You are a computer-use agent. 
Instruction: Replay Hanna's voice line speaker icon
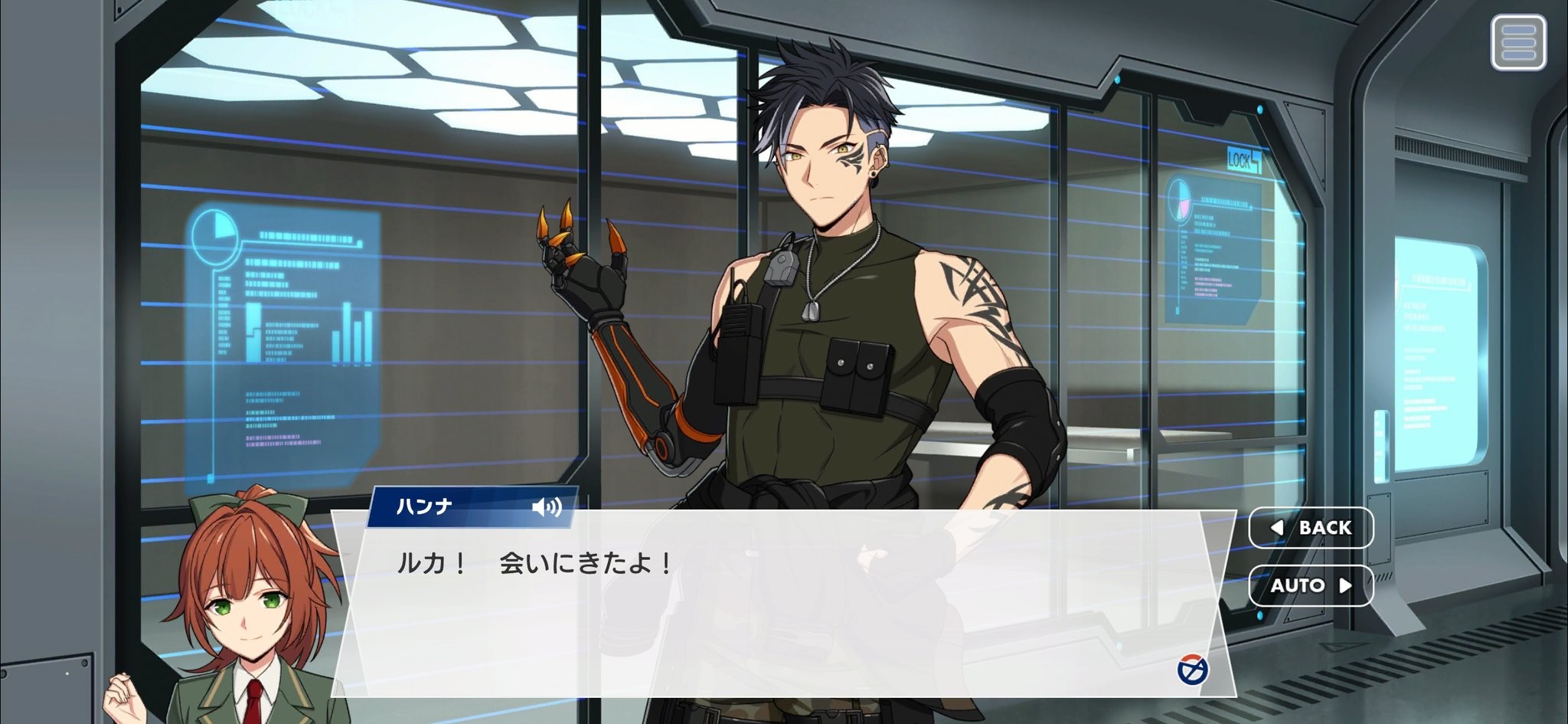point(547,507)
